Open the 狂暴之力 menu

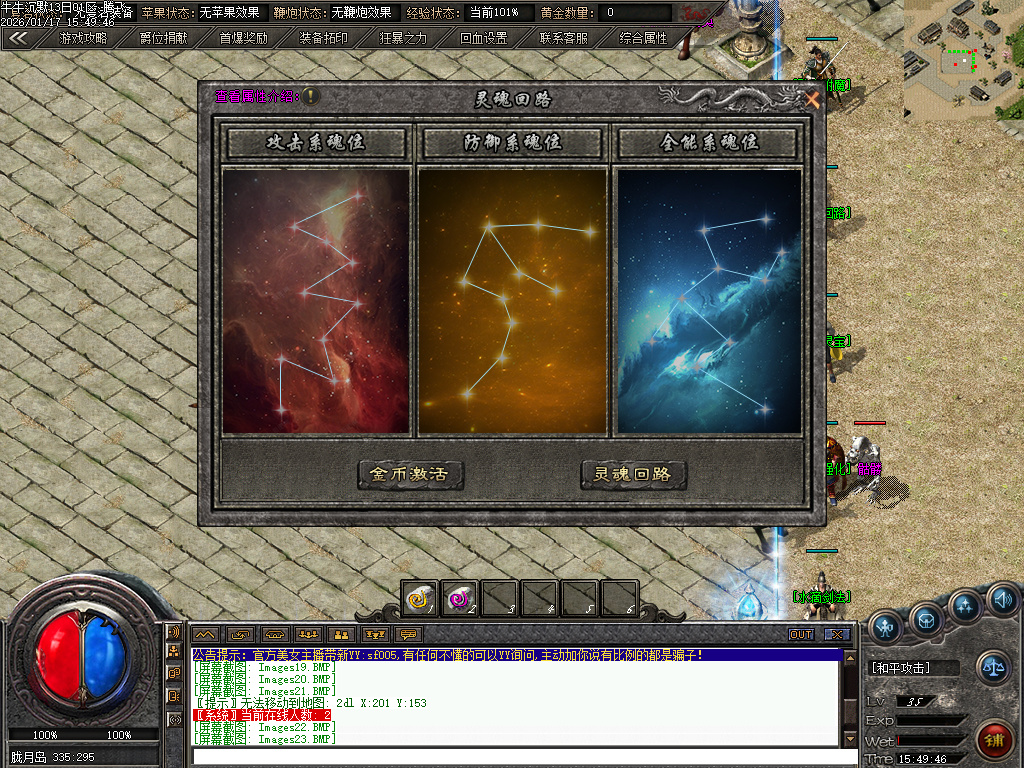tap(403, 38)
